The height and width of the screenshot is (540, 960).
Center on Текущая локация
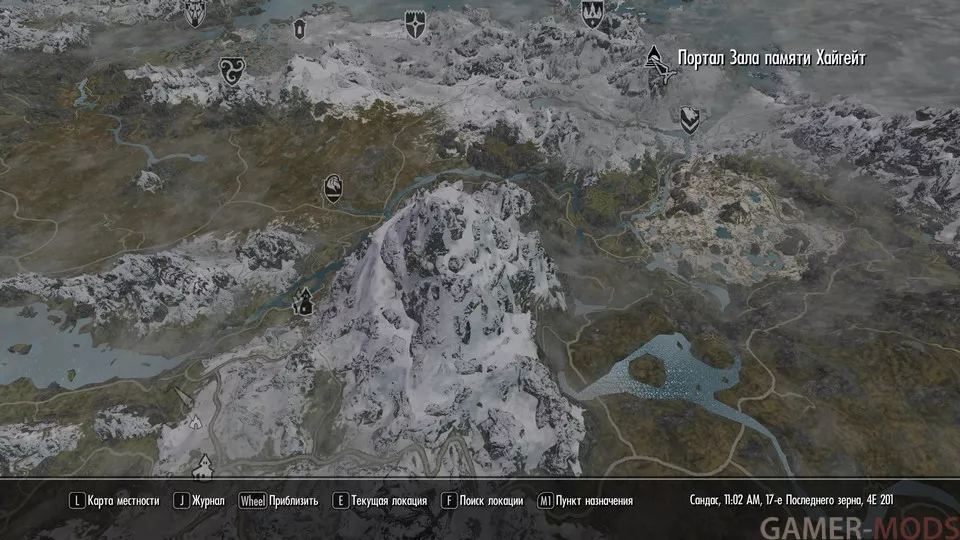(381, 501)
